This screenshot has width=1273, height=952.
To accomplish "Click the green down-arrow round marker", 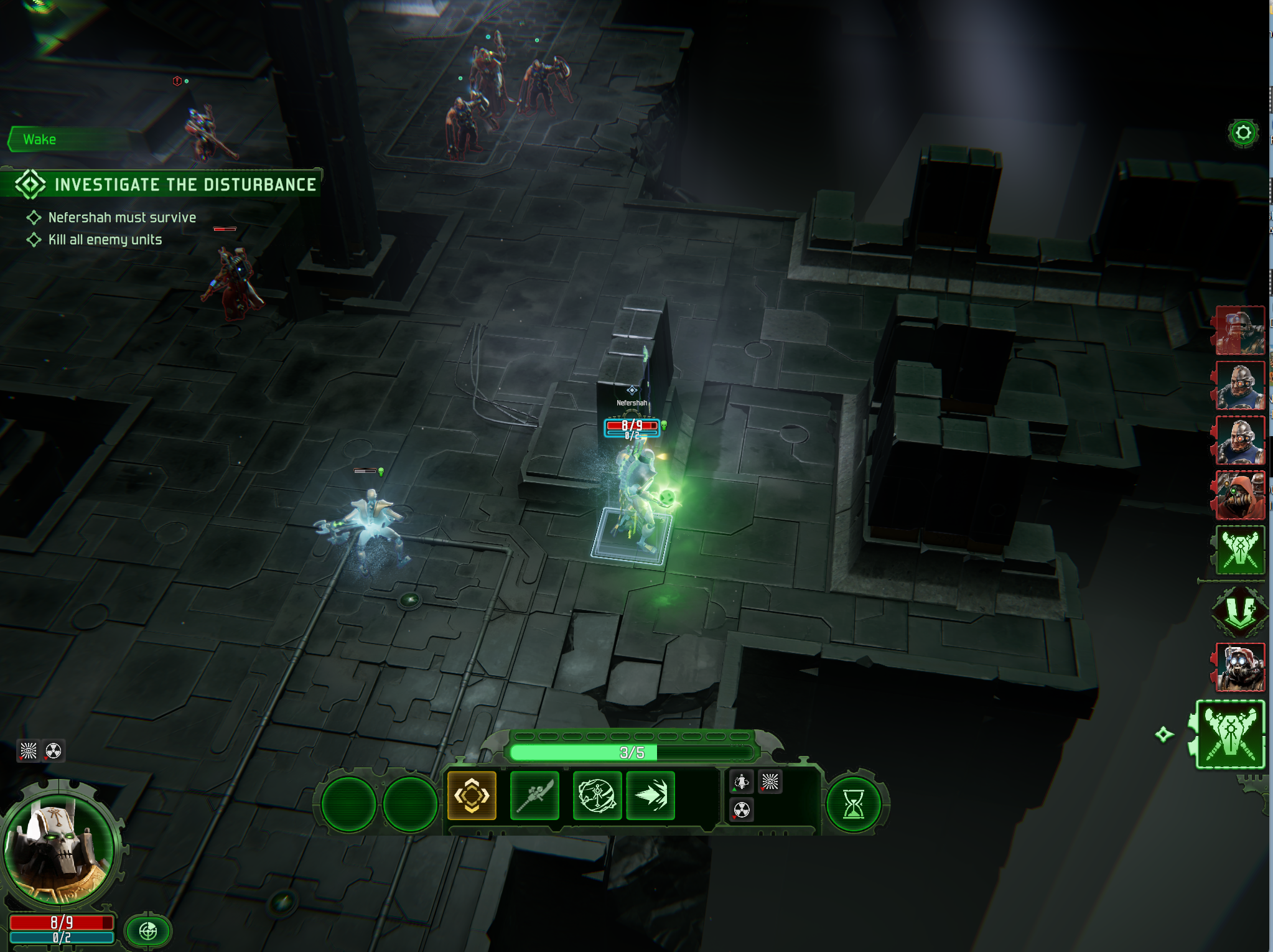I will tap(1239, 609).
